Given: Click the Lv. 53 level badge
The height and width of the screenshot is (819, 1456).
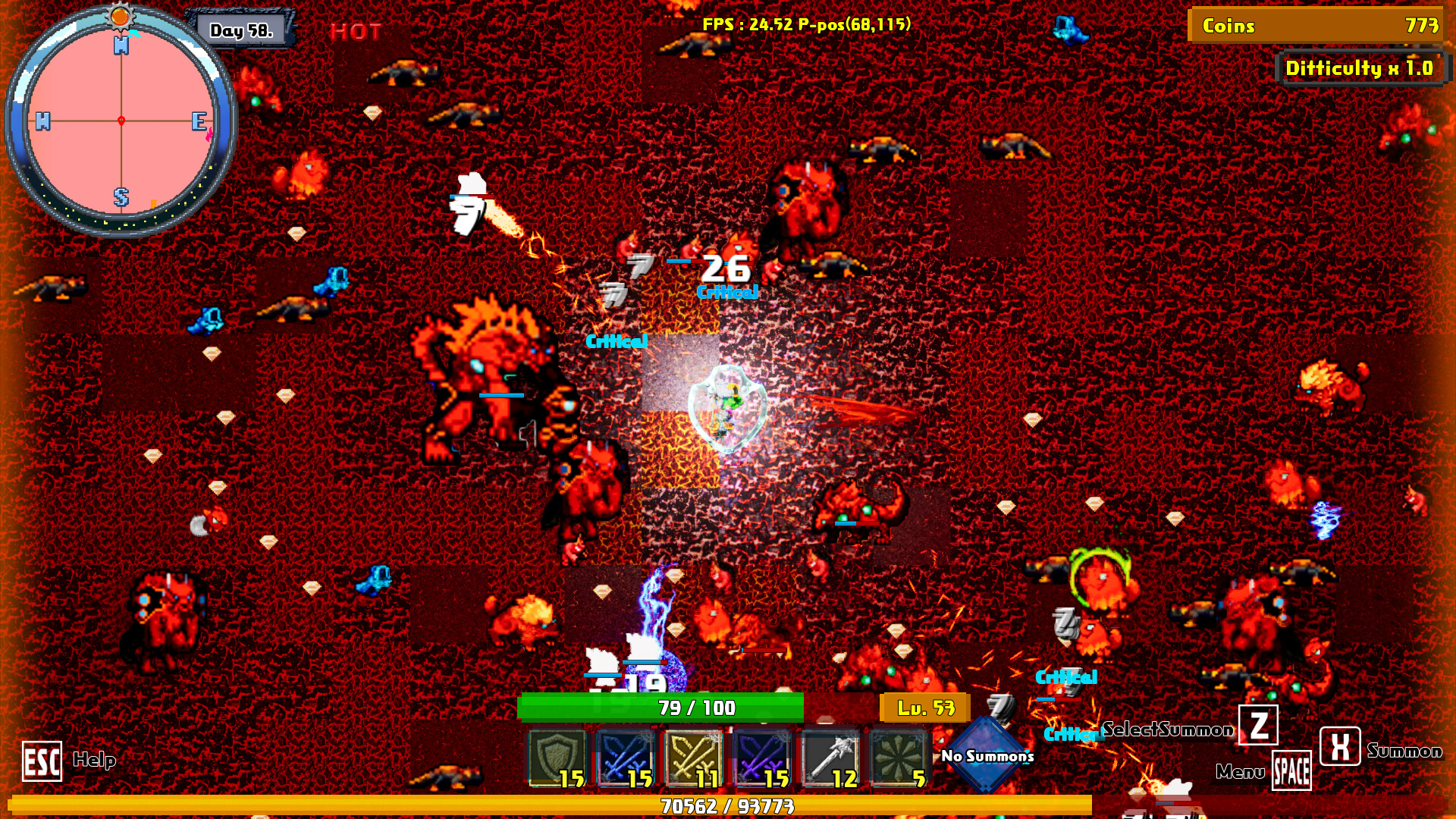Looking at the screenshot, I should tap(924, 707).
